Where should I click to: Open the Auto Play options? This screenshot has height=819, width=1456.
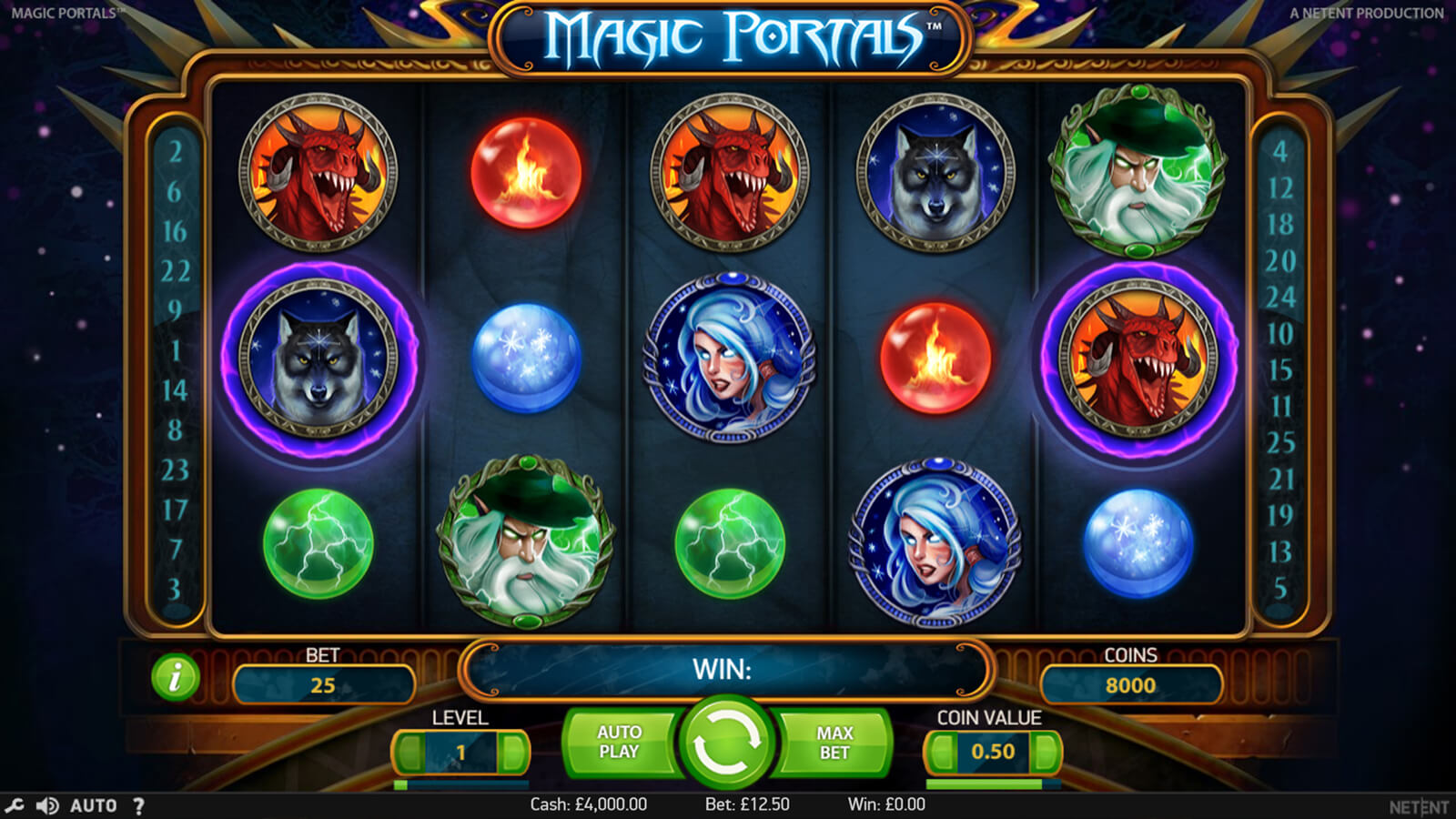tap(619, 743)
